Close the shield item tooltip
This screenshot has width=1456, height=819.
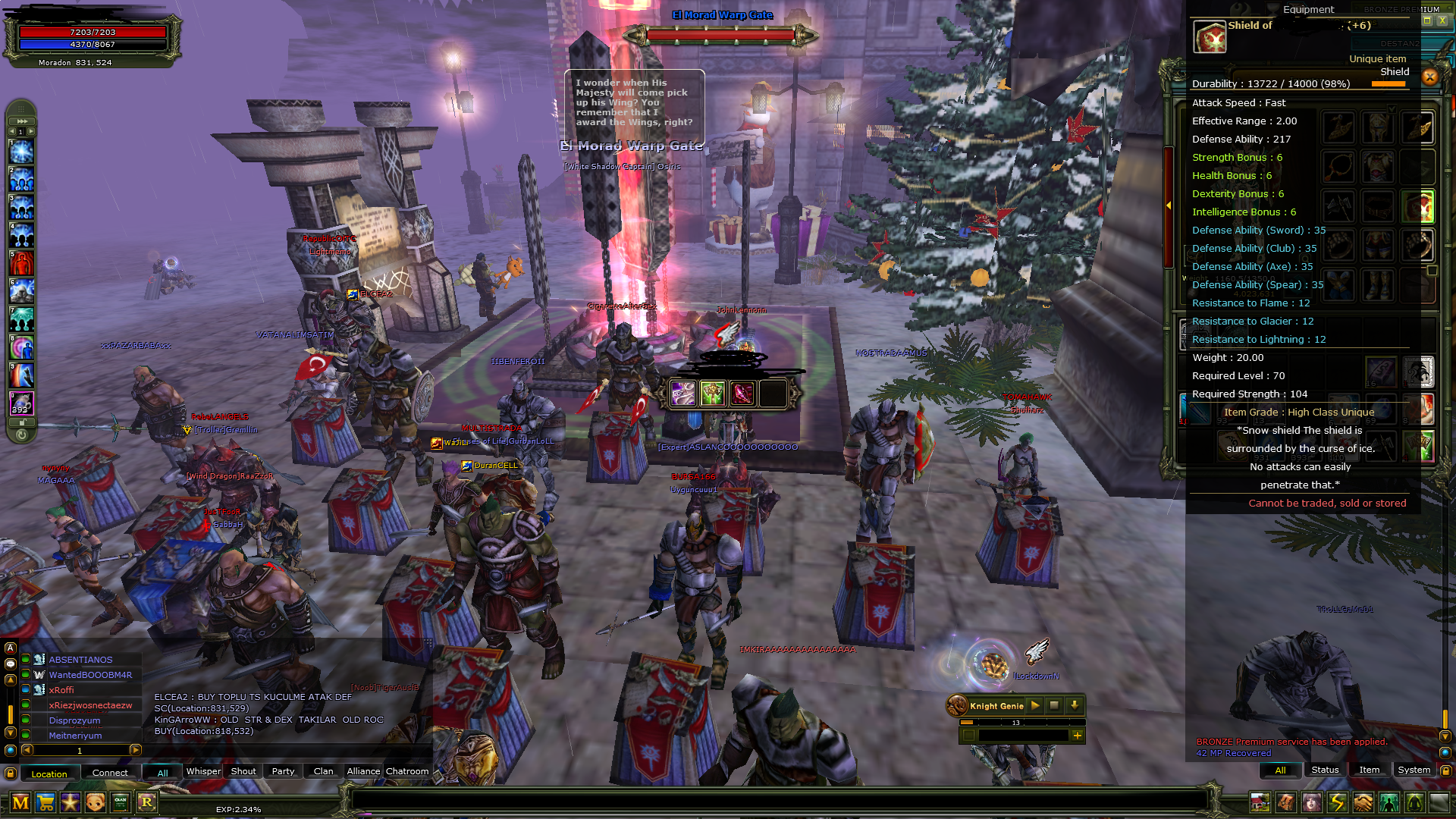click(1430, 77)
